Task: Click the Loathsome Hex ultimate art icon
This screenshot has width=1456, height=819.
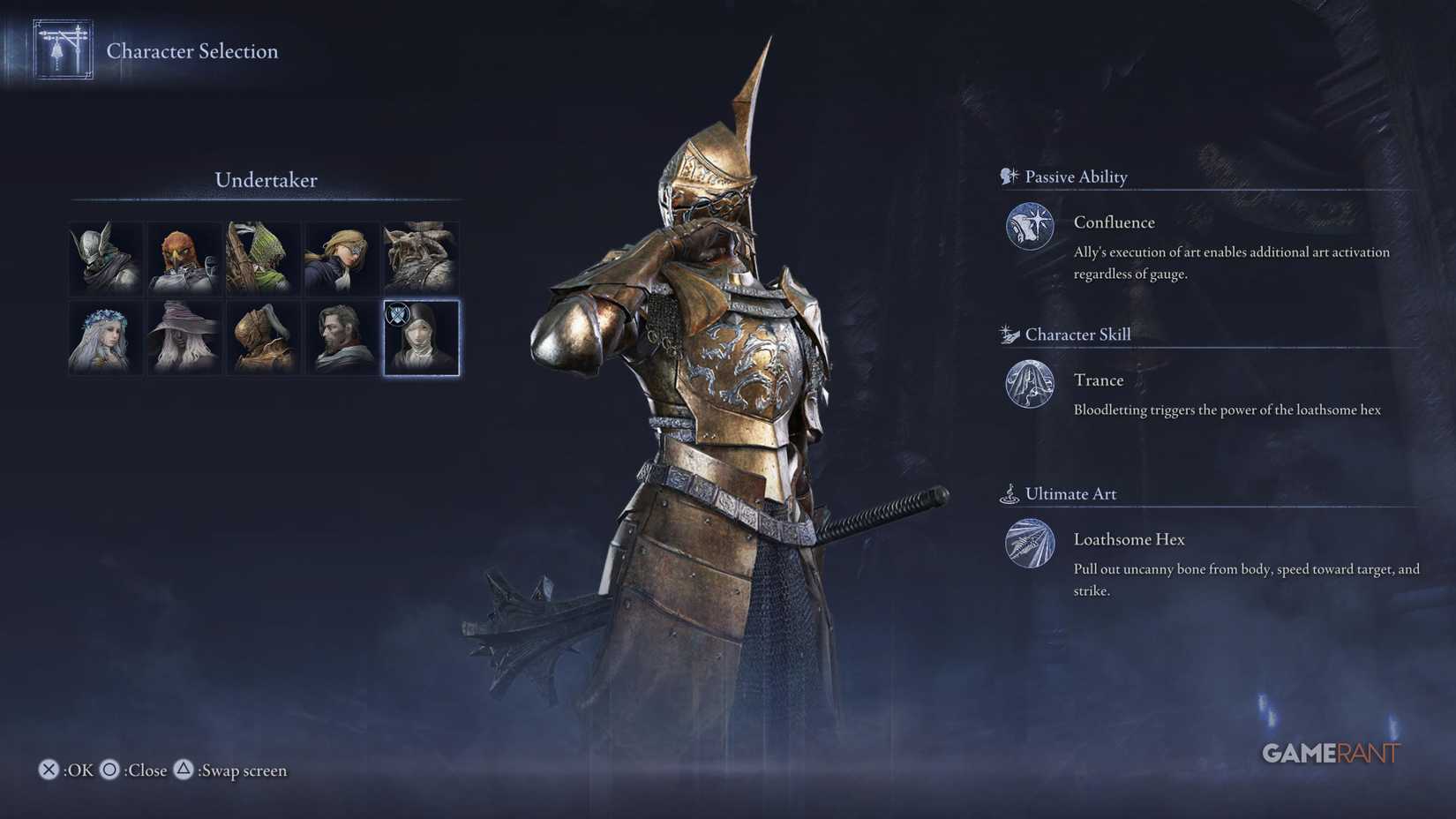Action: tap(1029, 544)
